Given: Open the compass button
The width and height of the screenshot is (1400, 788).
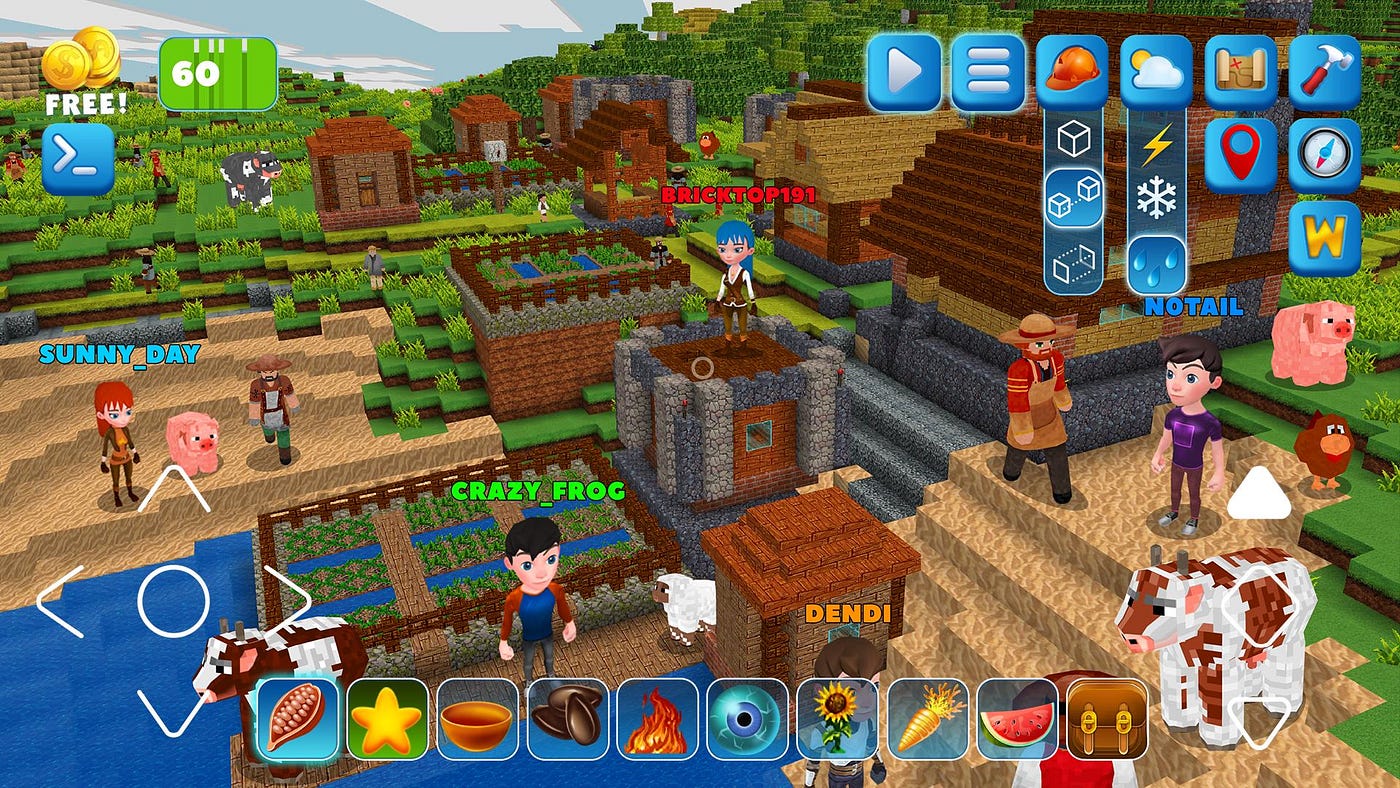Looking at the screenshot, I should click(1325, 155).
